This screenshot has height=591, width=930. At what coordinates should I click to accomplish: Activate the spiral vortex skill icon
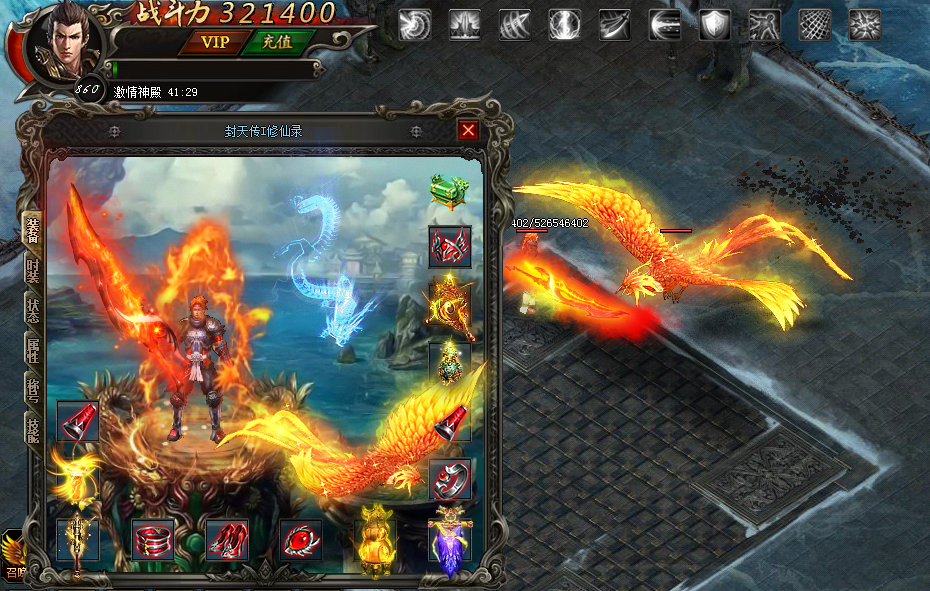[414, 24]
